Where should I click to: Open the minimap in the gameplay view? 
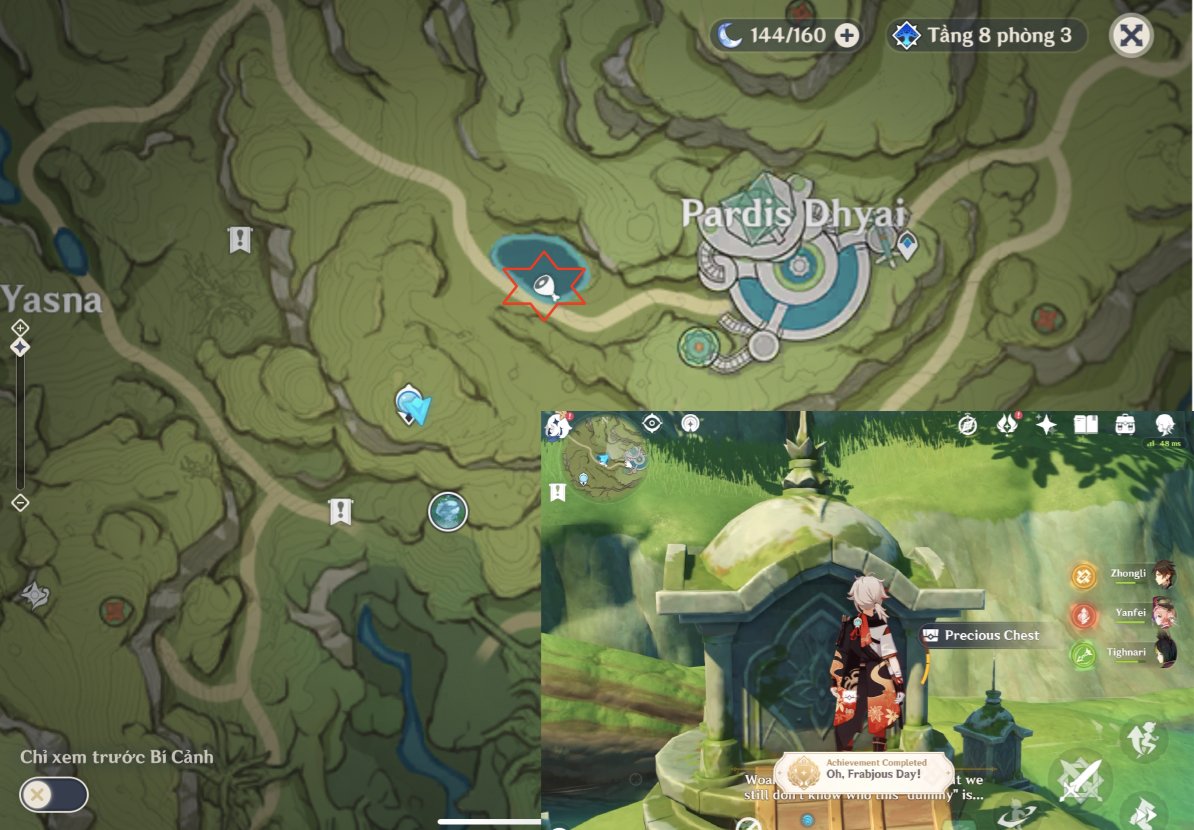pos(605,458)
